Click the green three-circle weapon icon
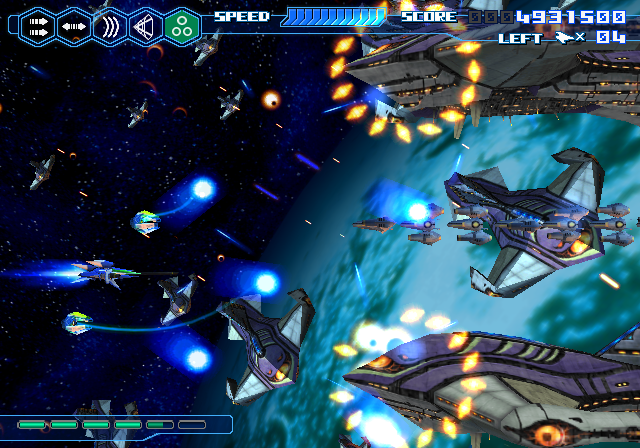Viewport: 640px width, 448px height. [182, 26]
